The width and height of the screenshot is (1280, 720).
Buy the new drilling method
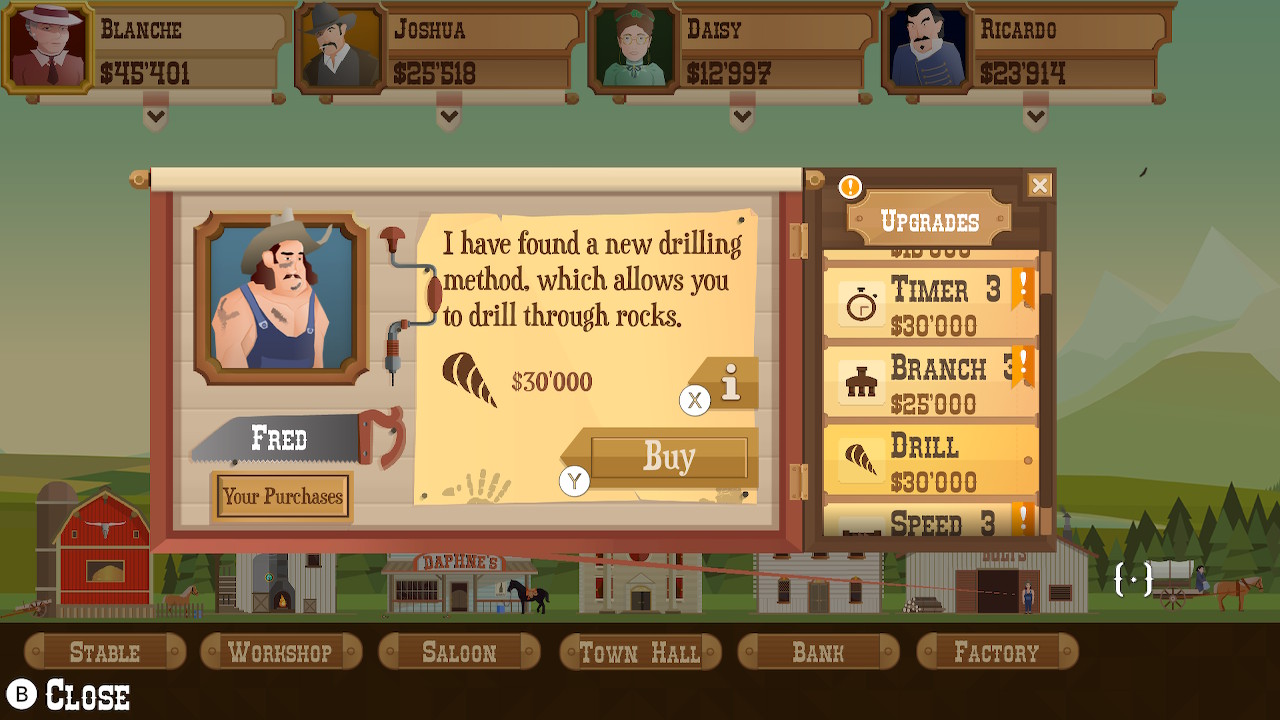pos(671,457)
